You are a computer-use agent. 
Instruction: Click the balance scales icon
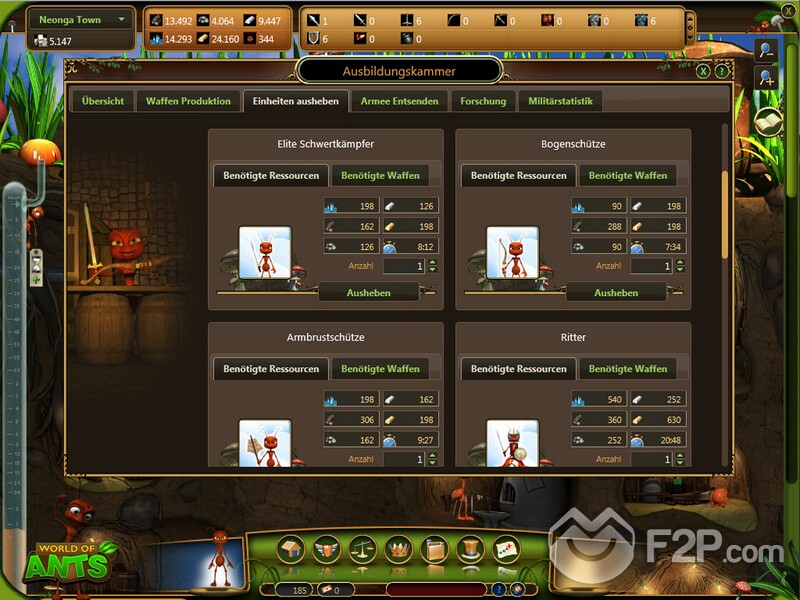[x=363, y=549]
